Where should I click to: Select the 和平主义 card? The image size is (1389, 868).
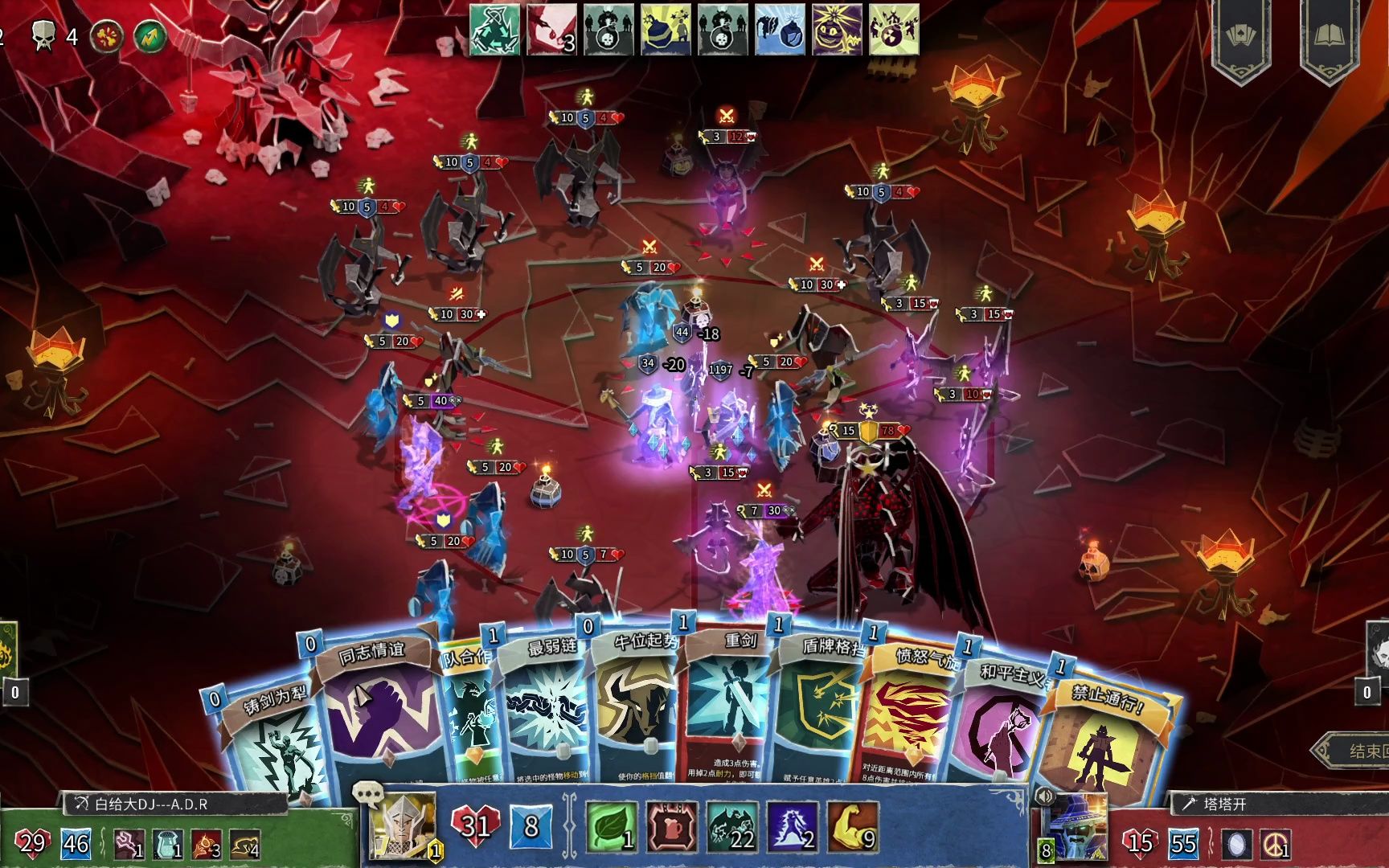[x=1001, y=723]
